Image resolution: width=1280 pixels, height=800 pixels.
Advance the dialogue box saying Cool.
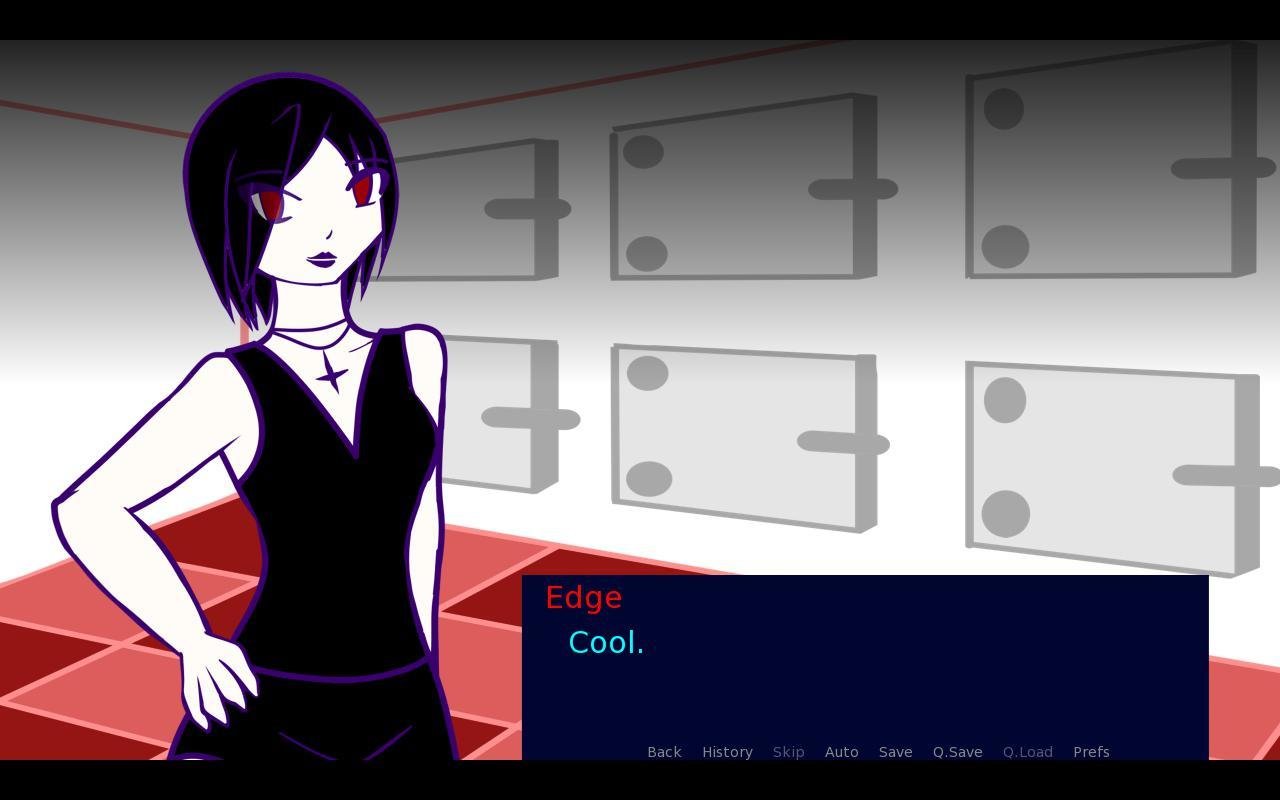click(864, 660)
